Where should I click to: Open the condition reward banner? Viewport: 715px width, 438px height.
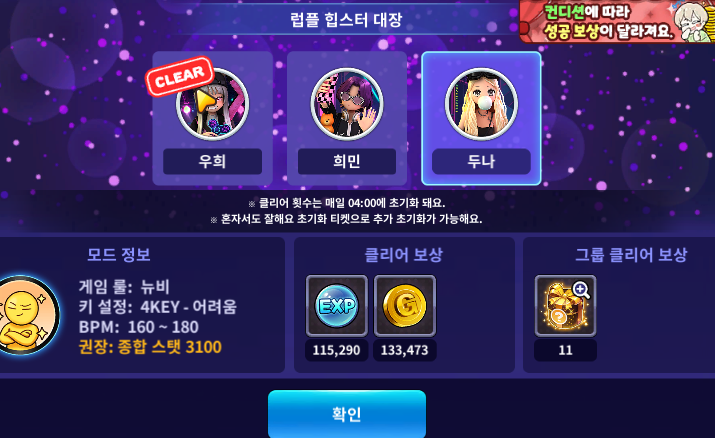click(616, 21)
